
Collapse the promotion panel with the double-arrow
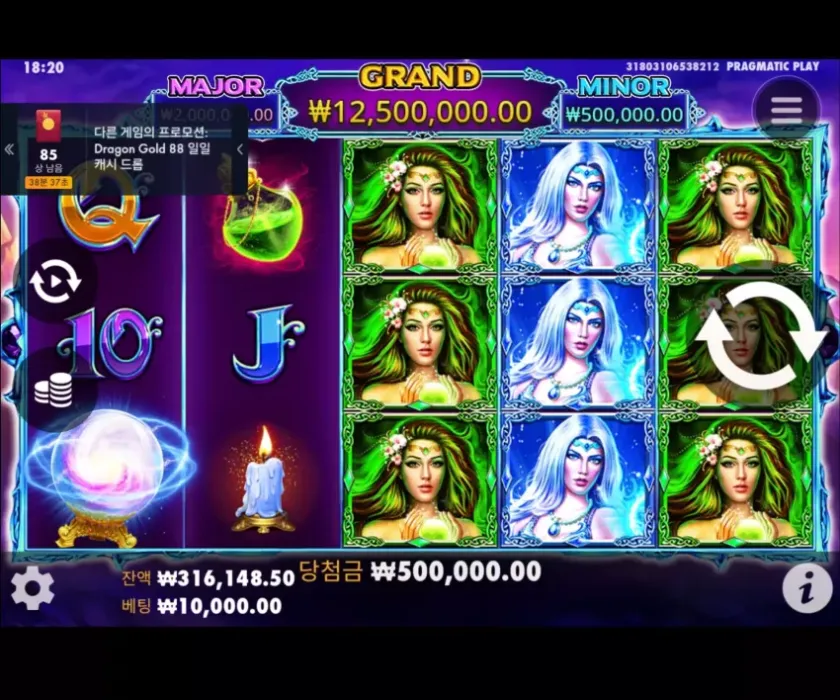click(9, 150)
